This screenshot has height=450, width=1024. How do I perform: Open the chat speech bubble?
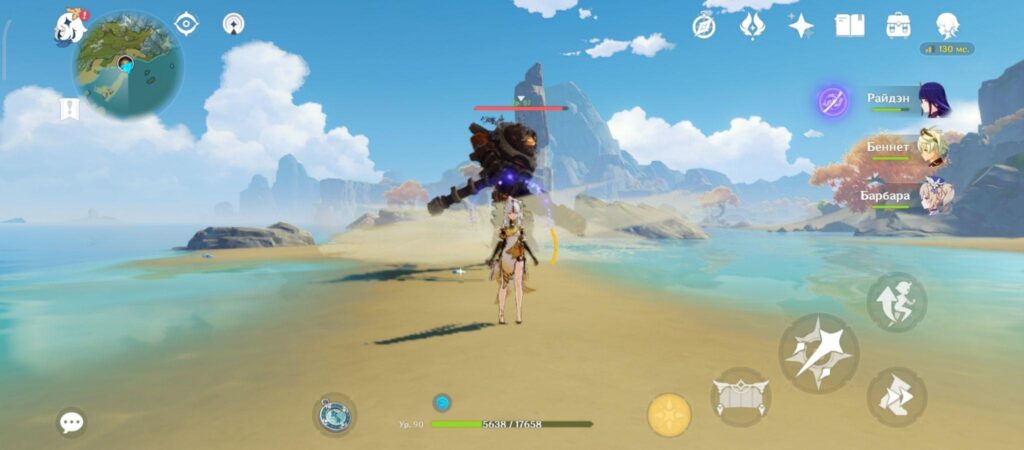(71, 422)
